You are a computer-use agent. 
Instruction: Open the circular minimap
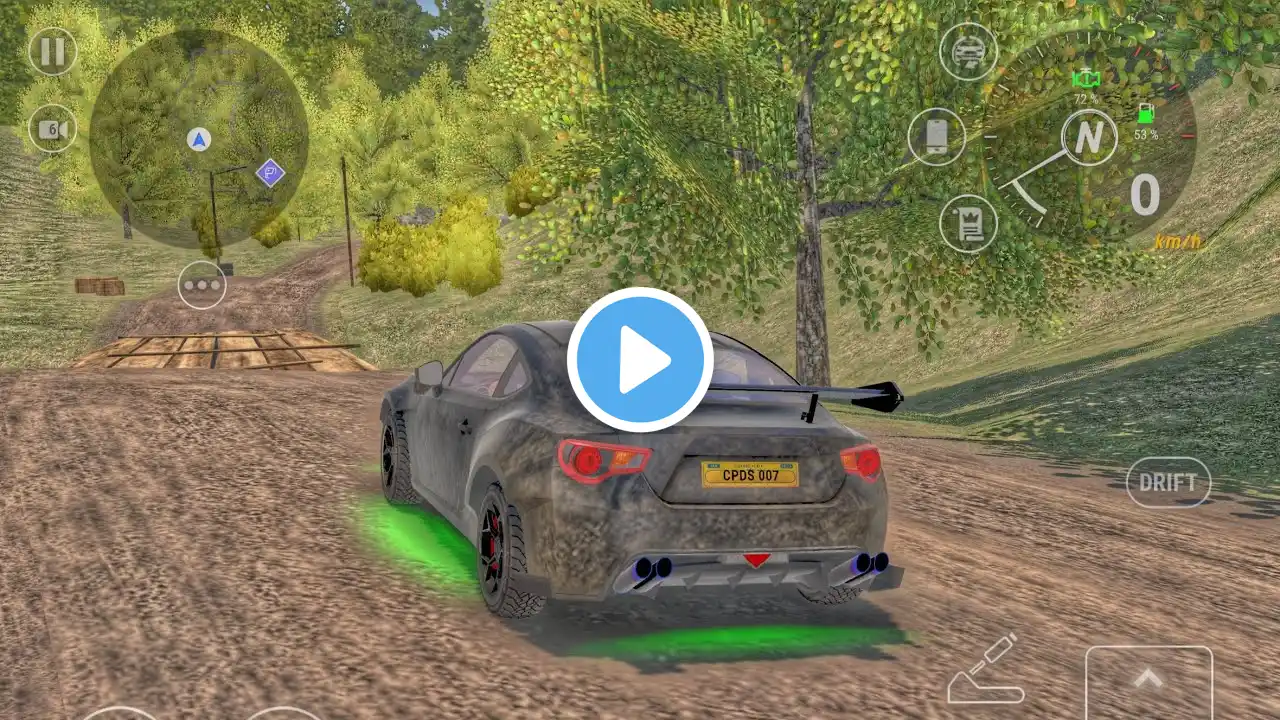tap(198, 138)
